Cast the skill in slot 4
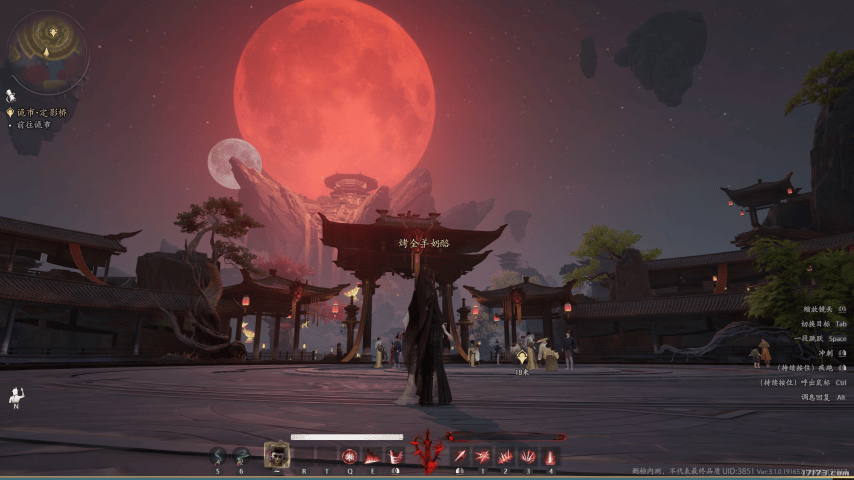This screenshot has width=854, height=480. tap(551, 456)
